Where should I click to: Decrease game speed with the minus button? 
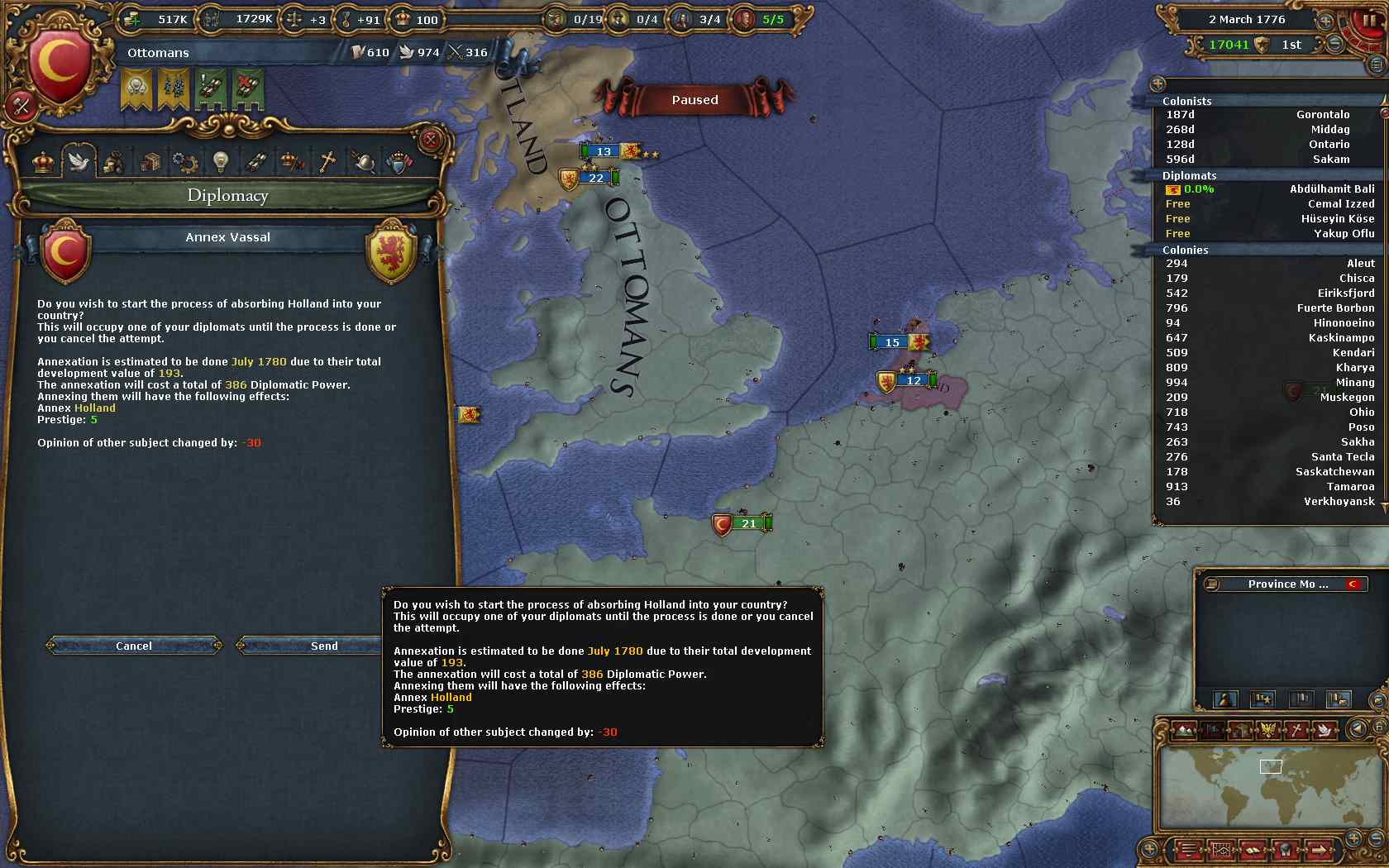[1334, 45]
